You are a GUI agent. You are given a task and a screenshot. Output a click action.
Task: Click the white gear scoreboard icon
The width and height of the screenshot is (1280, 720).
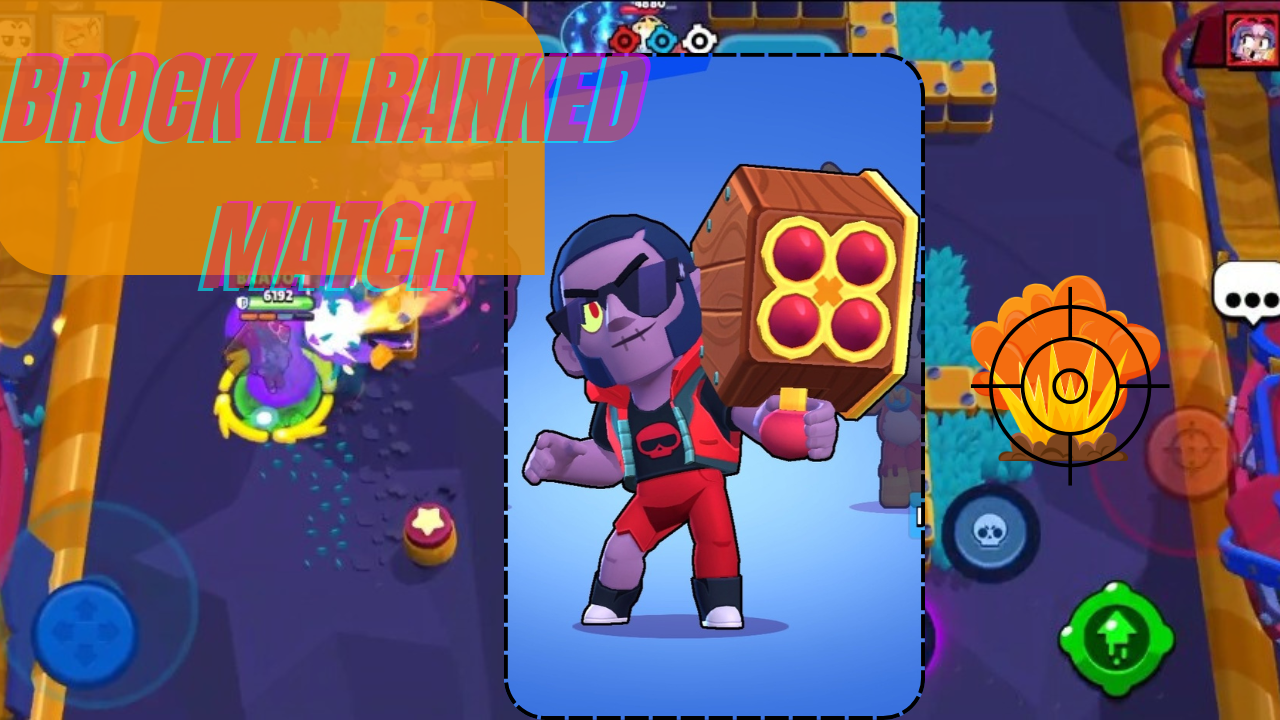pos(698,40)
